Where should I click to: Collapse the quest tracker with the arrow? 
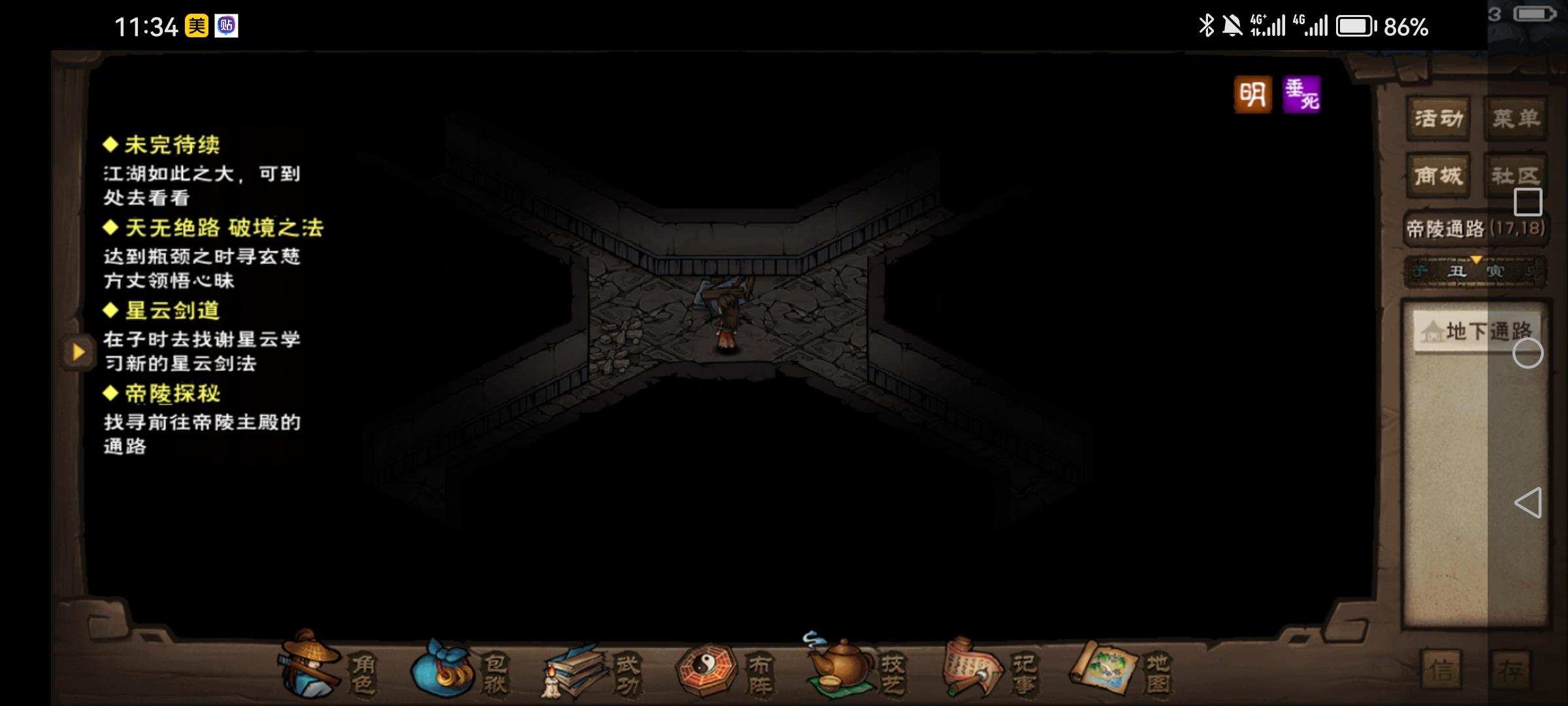(78, 352)
